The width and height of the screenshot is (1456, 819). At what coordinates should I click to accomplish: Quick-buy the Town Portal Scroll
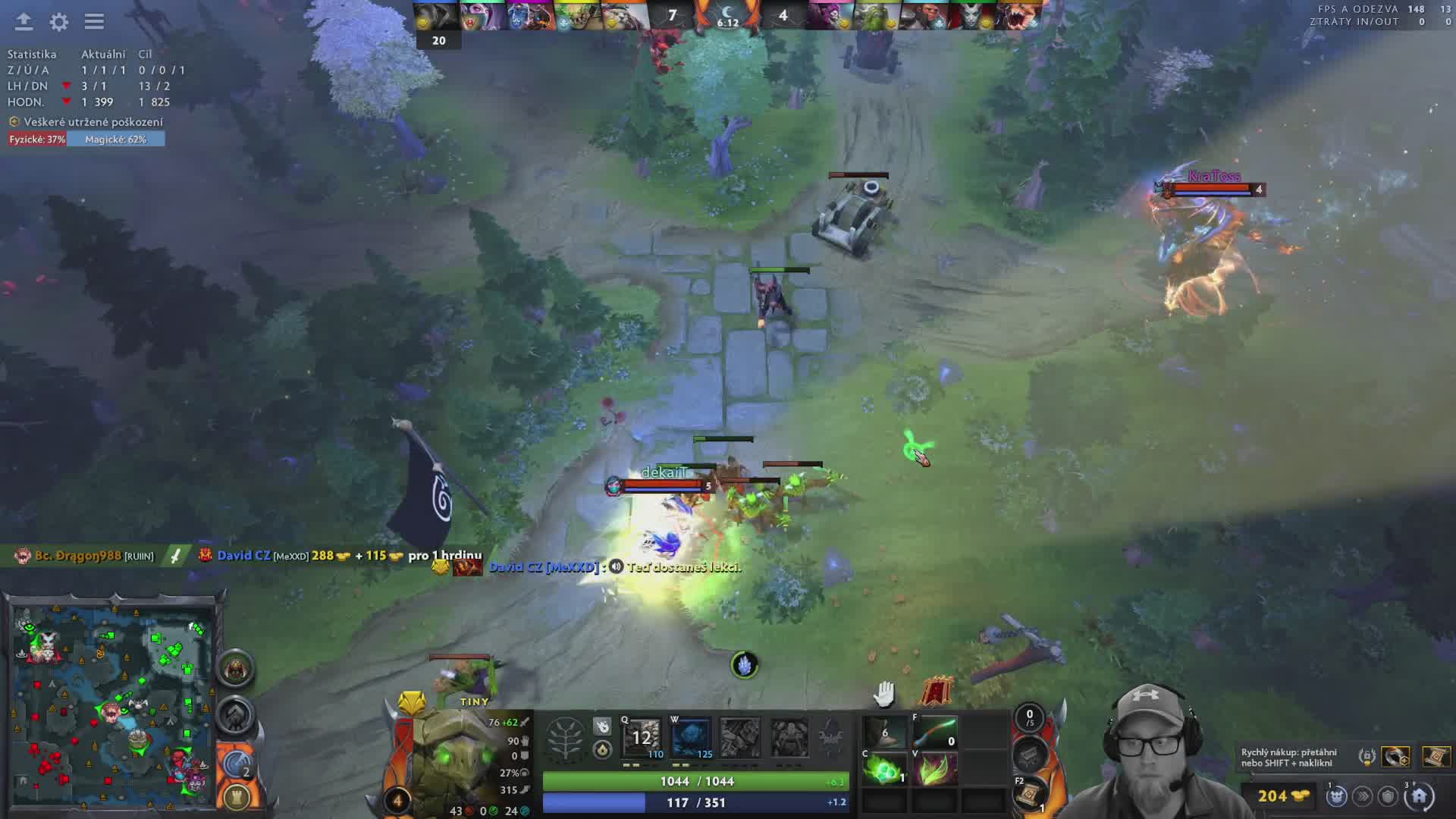coord(1435,756)
